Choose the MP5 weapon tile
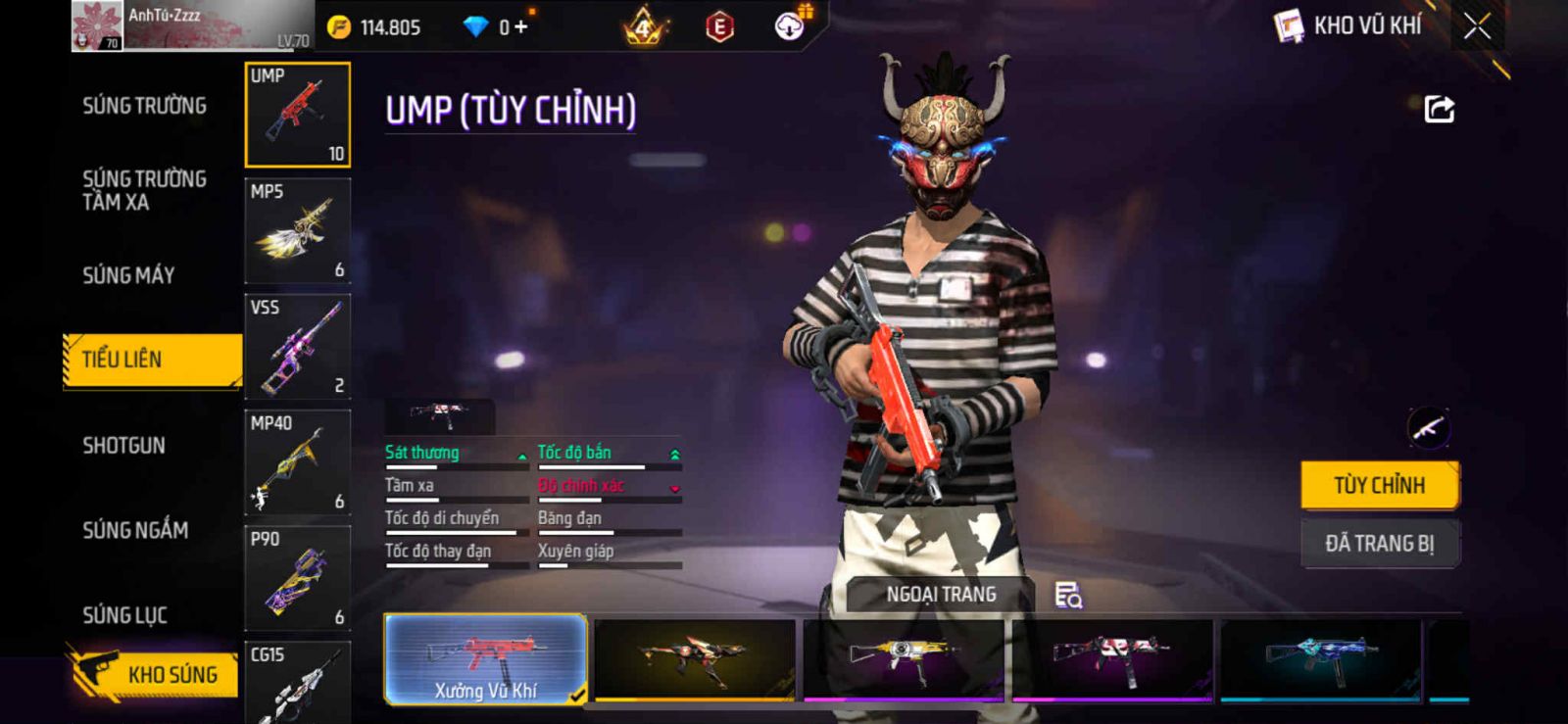 (297, 231)
